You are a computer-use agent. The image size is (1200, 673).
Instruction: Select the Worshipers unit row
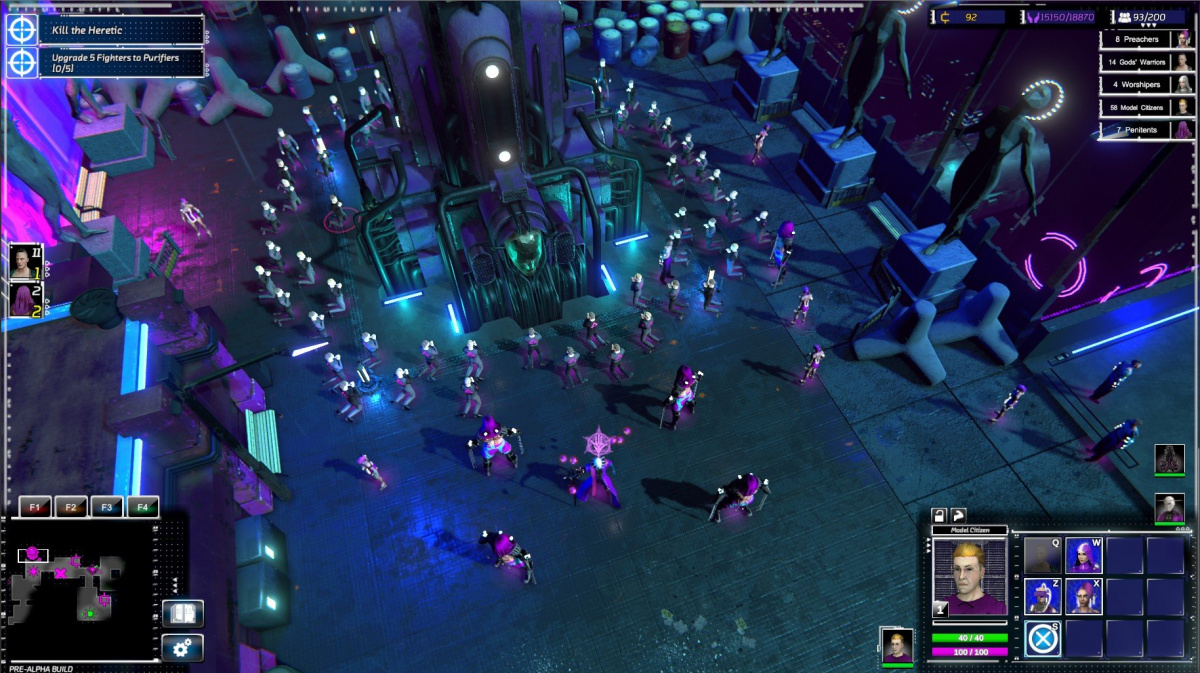click(x=1148, y=84)
